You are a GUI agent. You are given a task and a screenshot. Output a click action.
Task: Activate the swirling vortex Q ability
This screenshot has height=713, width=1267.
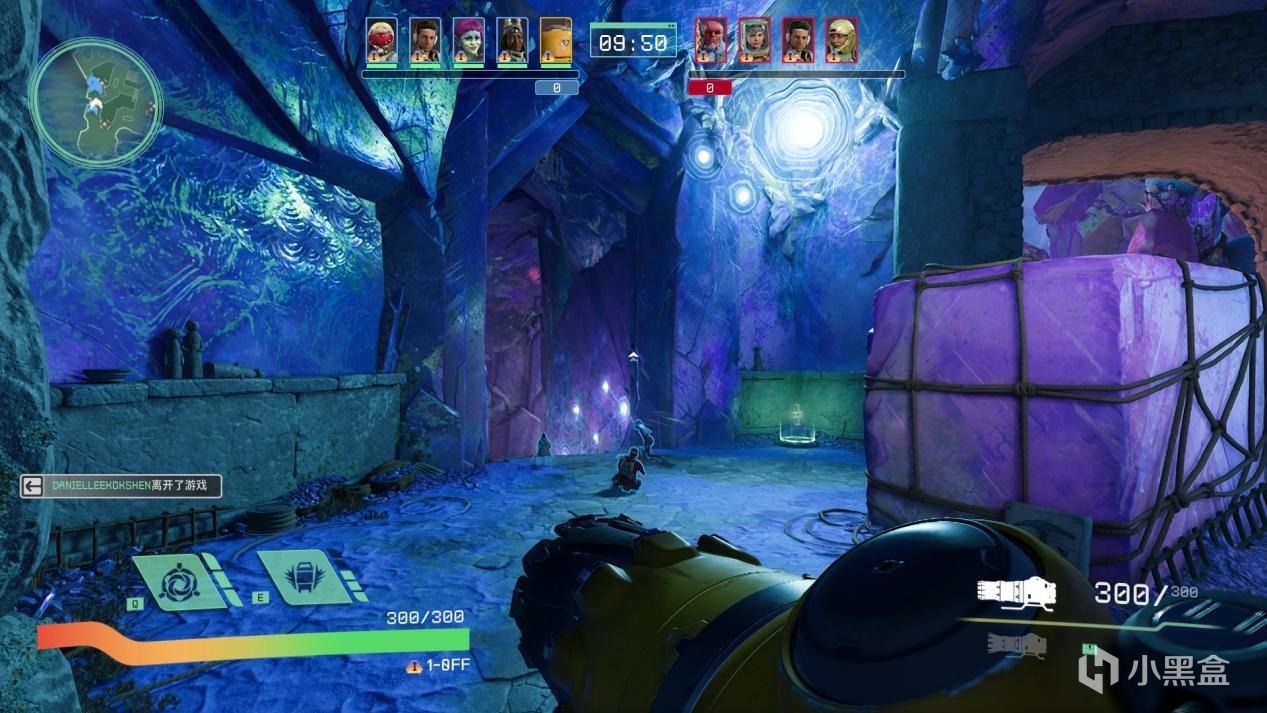[x=178, y=581]
